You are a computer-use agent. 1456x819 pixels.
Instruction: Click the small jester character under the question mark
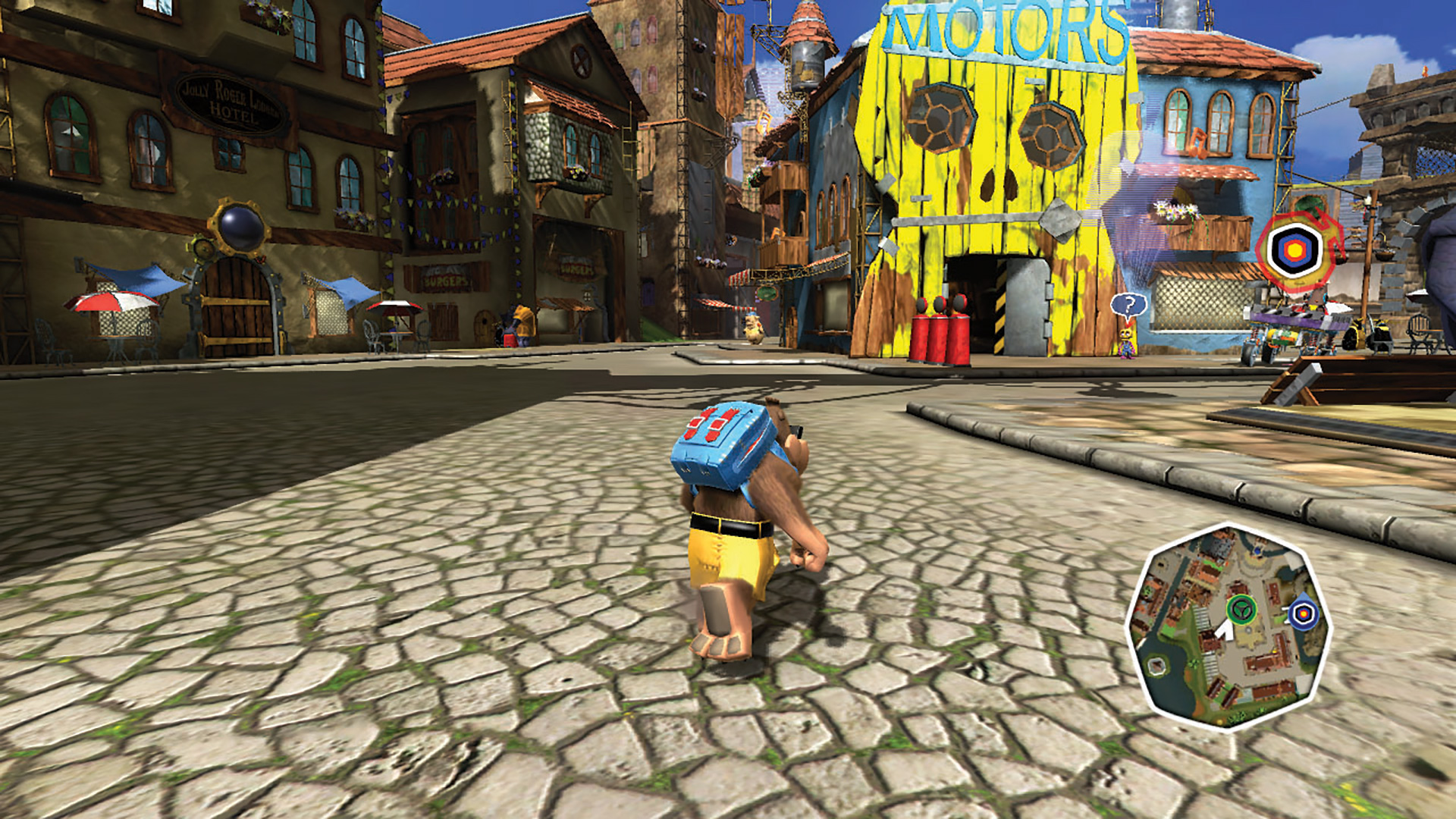(x=1125, y=343)
